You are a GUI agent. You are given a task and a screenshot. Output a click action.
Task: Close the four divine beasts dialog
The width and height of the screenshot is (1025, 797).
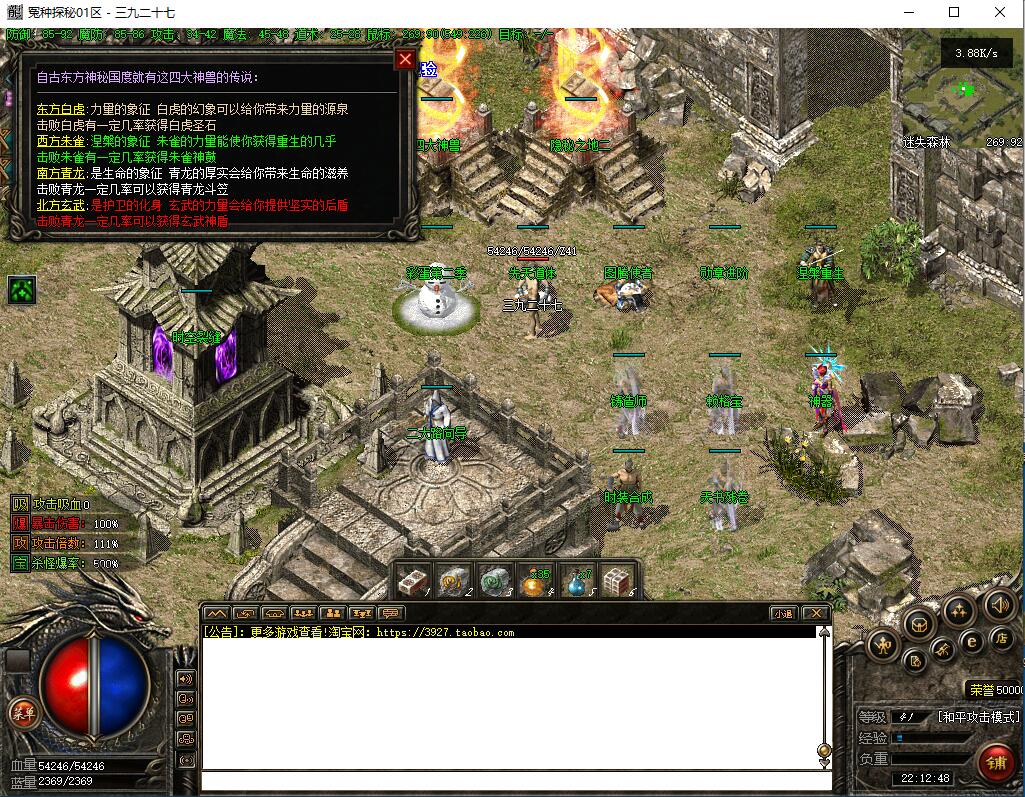(405, 59)
